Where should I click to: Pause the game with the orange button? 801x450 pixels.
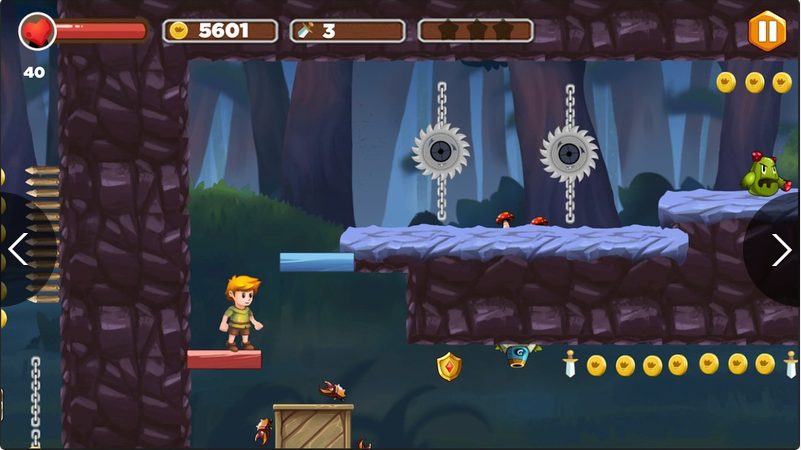point(766,31)
